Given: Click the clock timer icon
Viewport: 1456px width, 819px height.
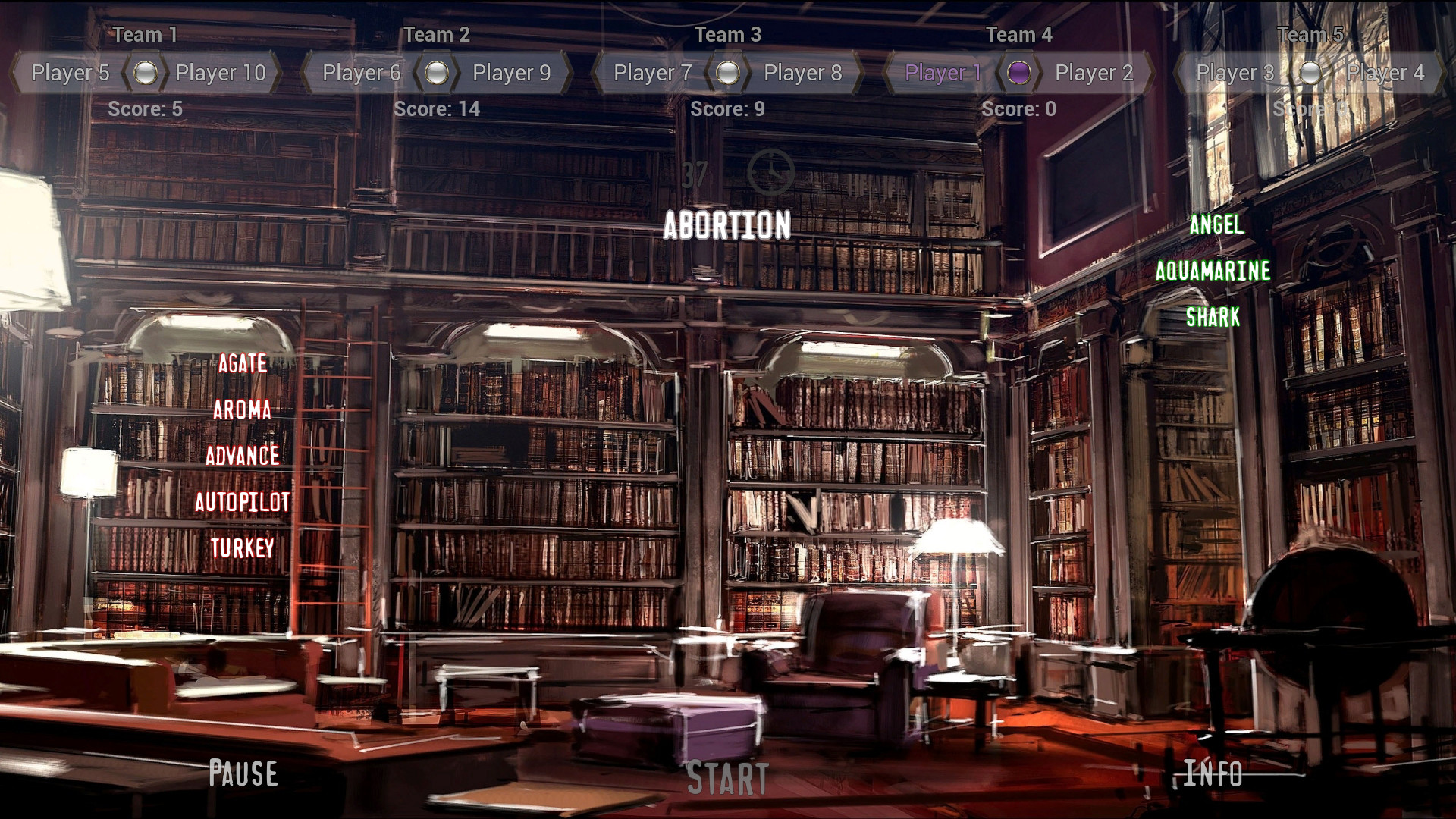Looking at the screenshot, I should click(x=770, y=174).
